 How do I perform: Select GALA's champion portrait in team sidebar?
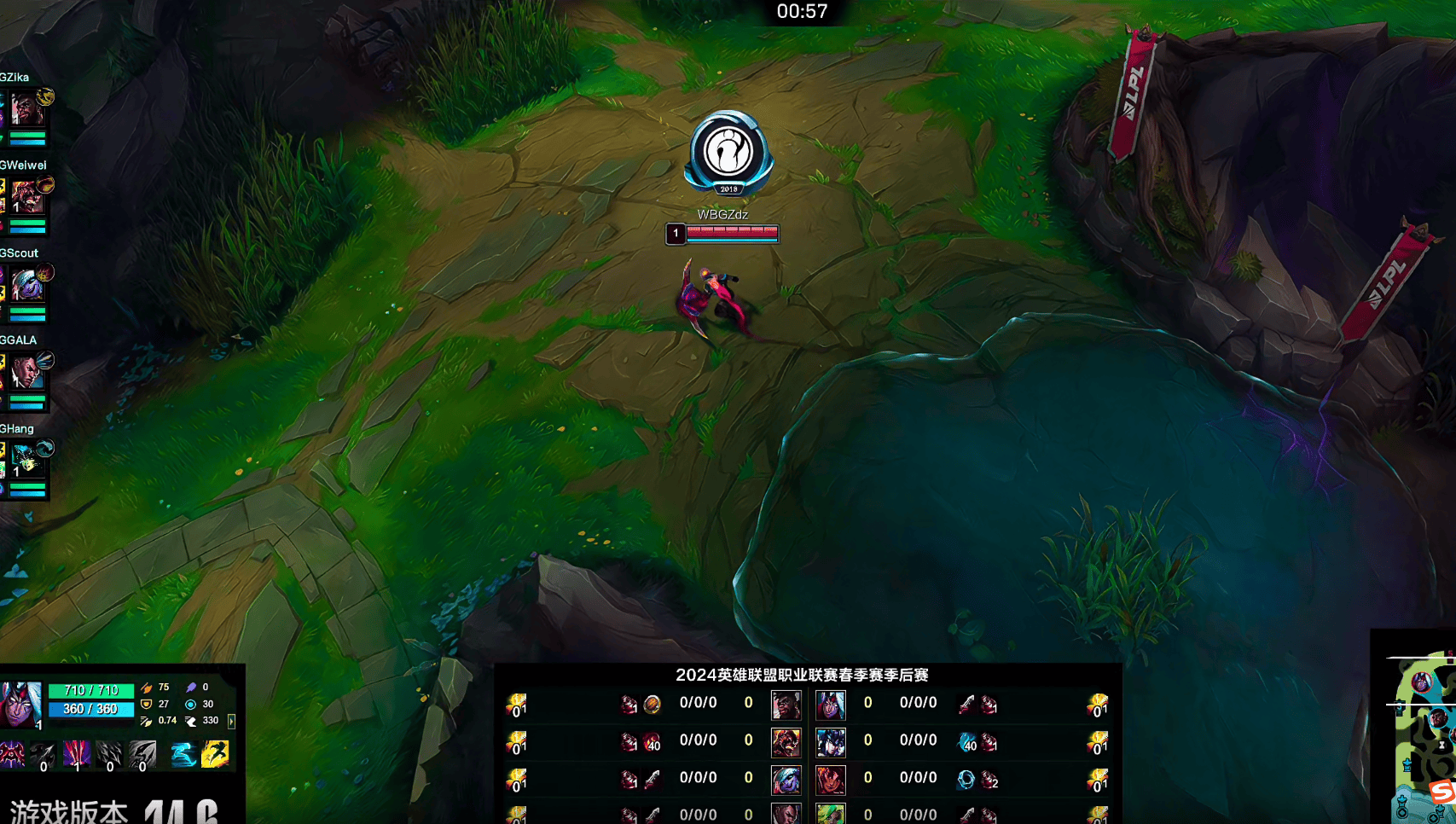(x=26, y=374)
